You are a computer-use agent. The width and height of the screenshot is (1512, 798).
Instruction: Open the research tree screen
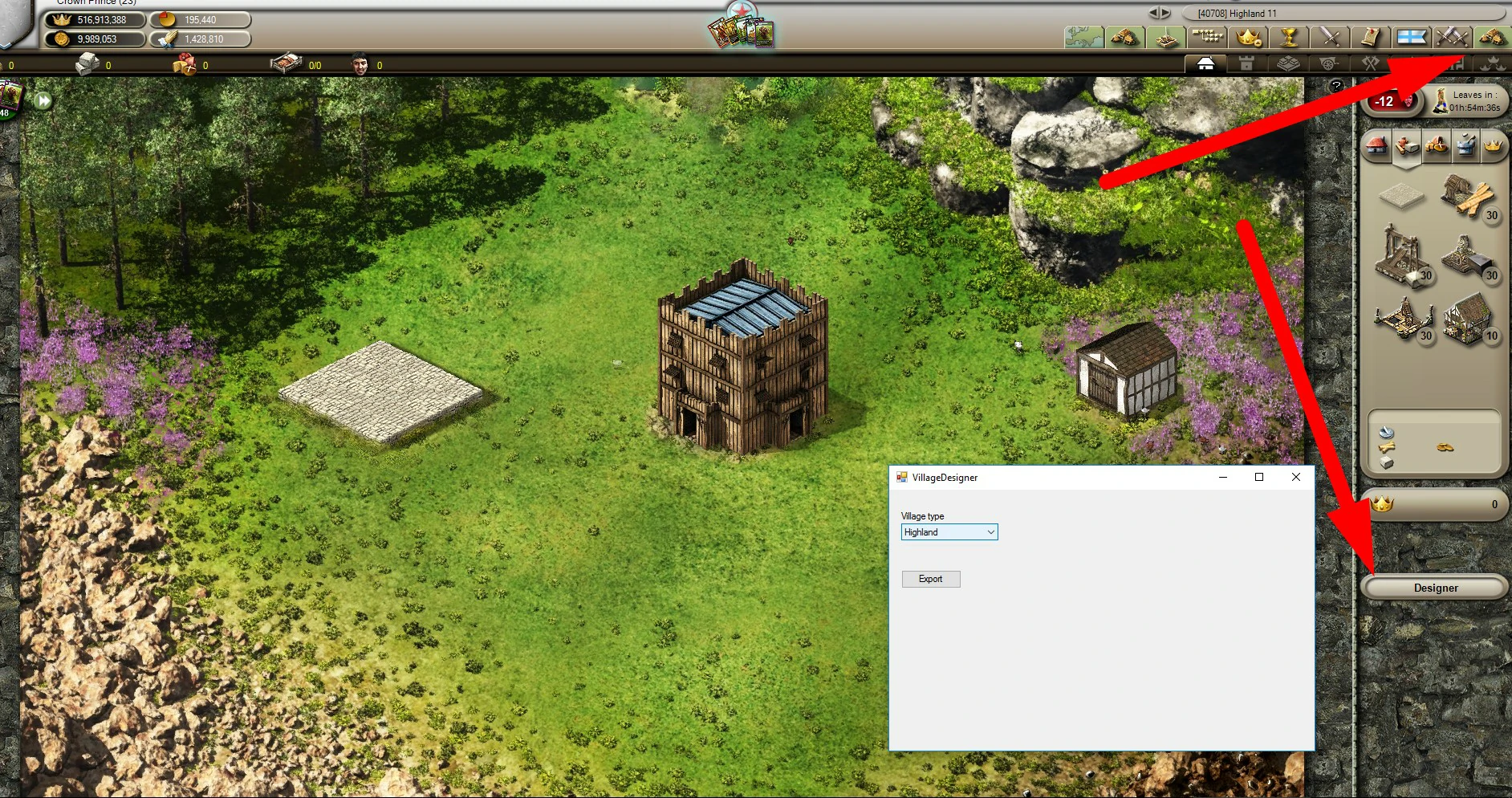[x=1207, y=37]
